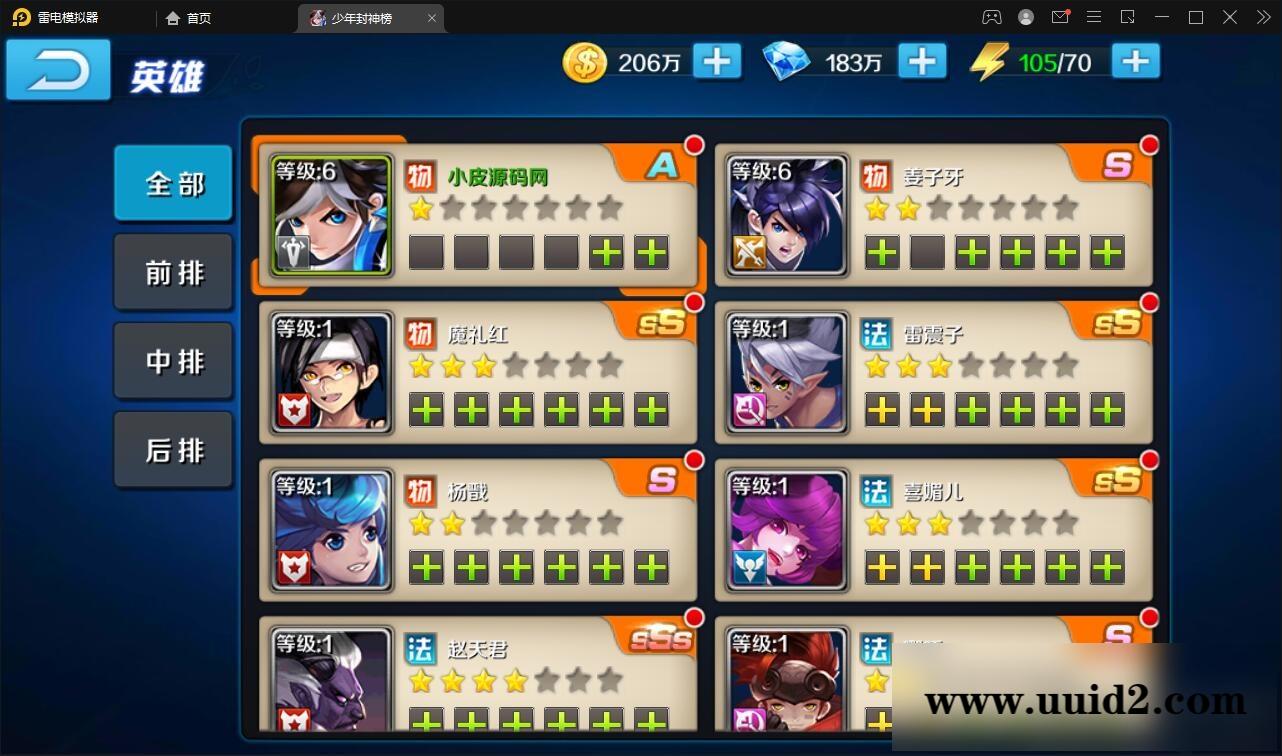Open the gamepad controls icon in the title bar
Image resolution: width=1282 pixels, height=756 pixels.
[x=991, y=17]
